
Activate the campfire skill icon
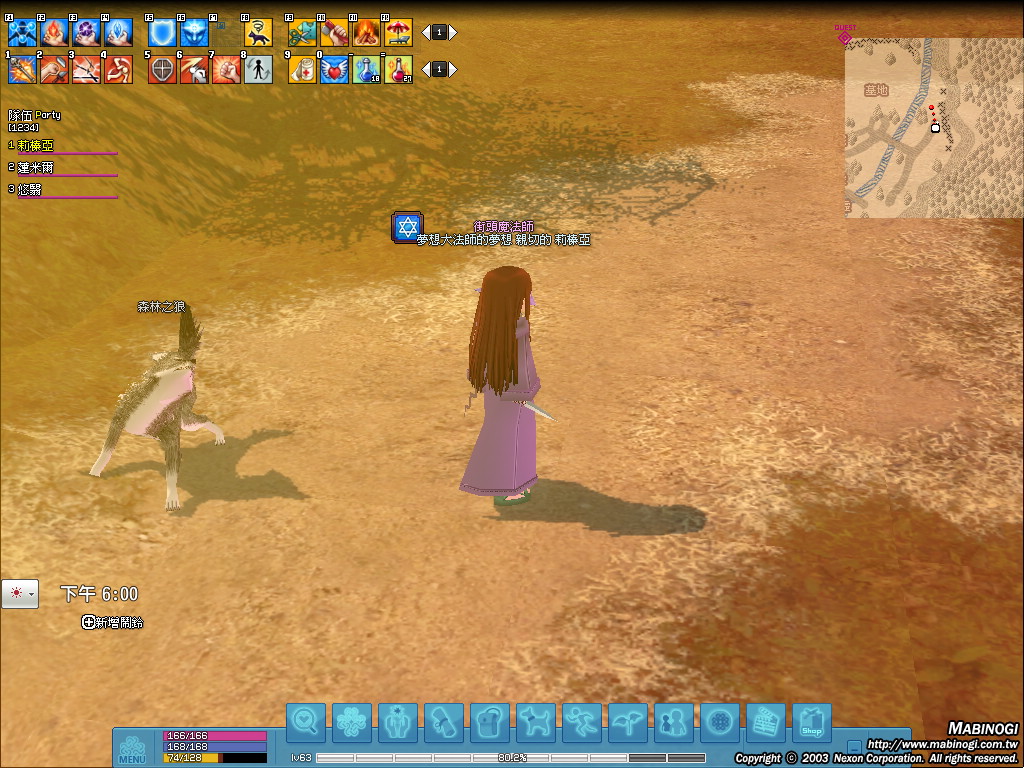(366, 33)
